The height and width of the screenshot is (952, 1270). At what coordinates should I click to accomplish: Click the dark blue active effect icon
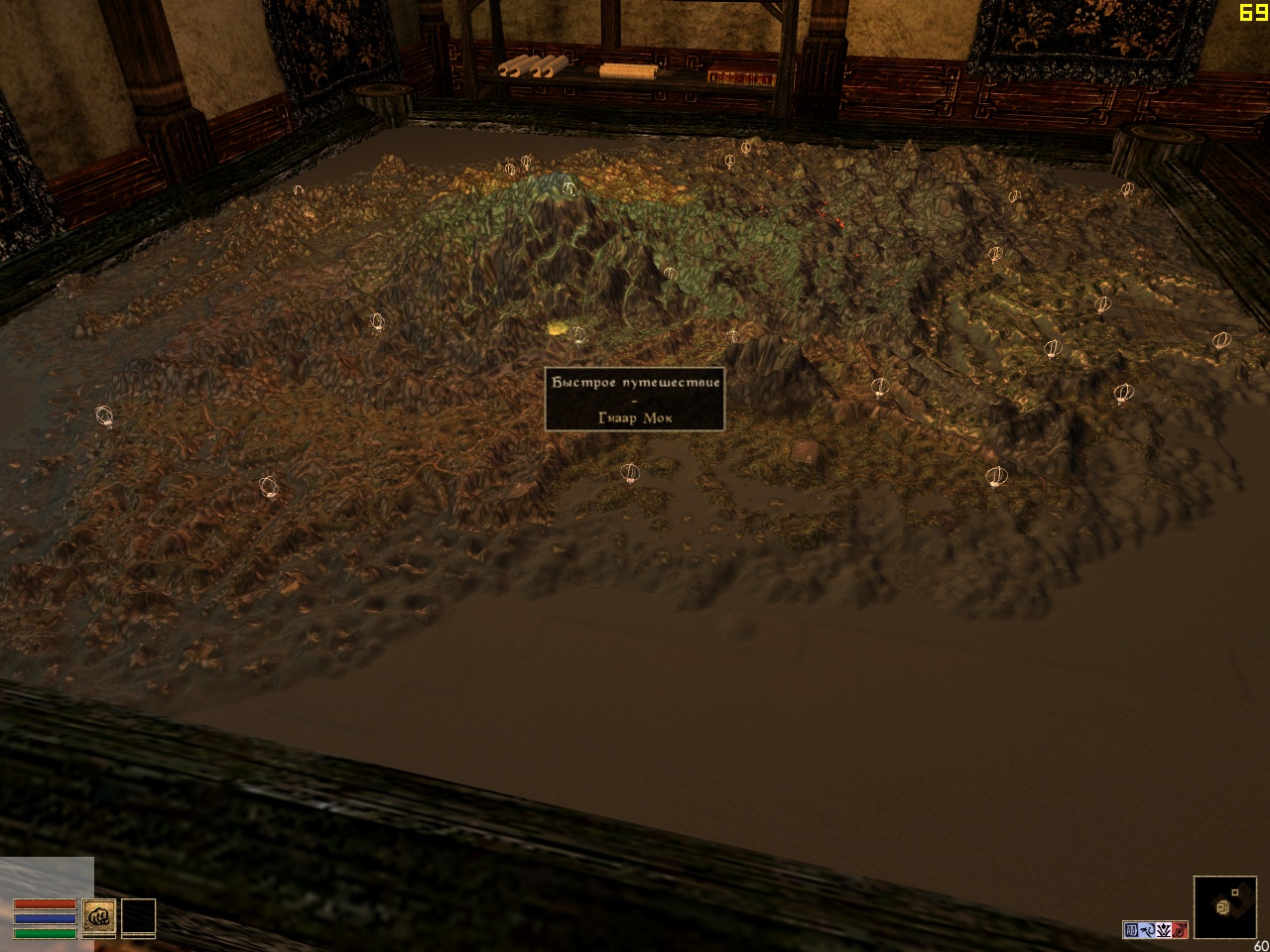[x=1132, y=930]
